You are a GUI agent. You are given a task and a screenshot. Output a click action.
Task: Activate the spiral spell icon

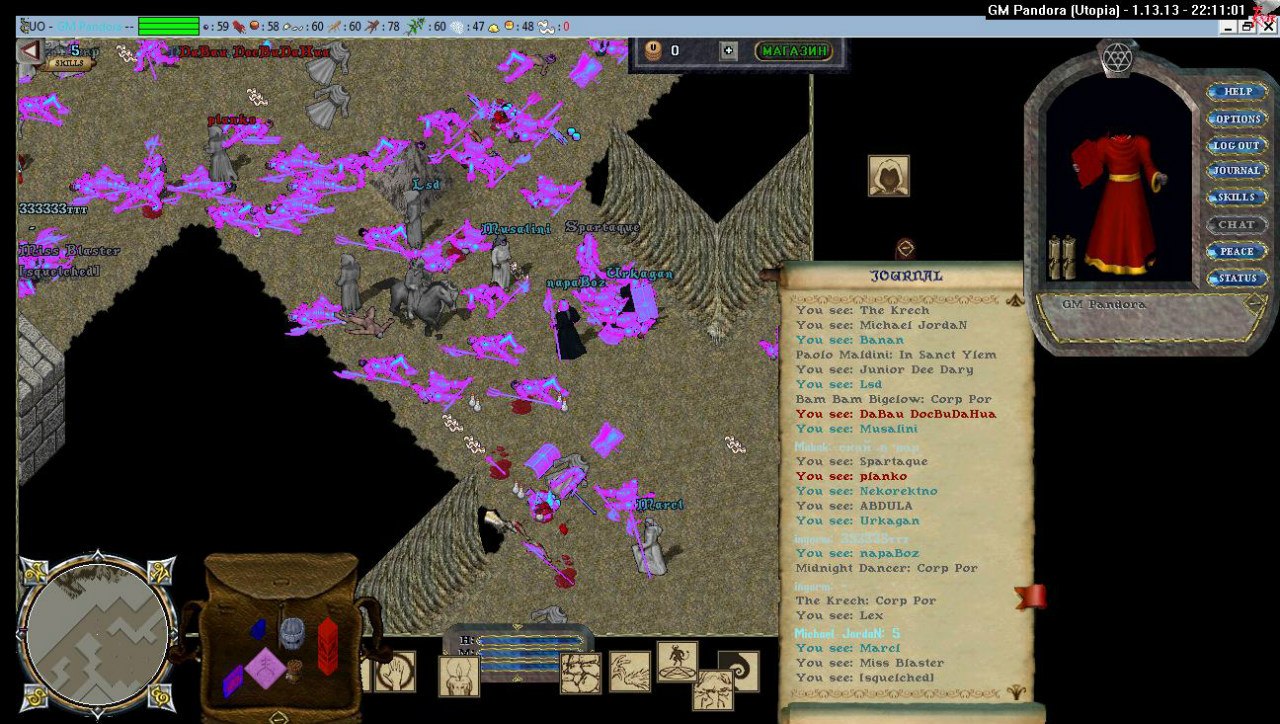click(x=739, y=671)
